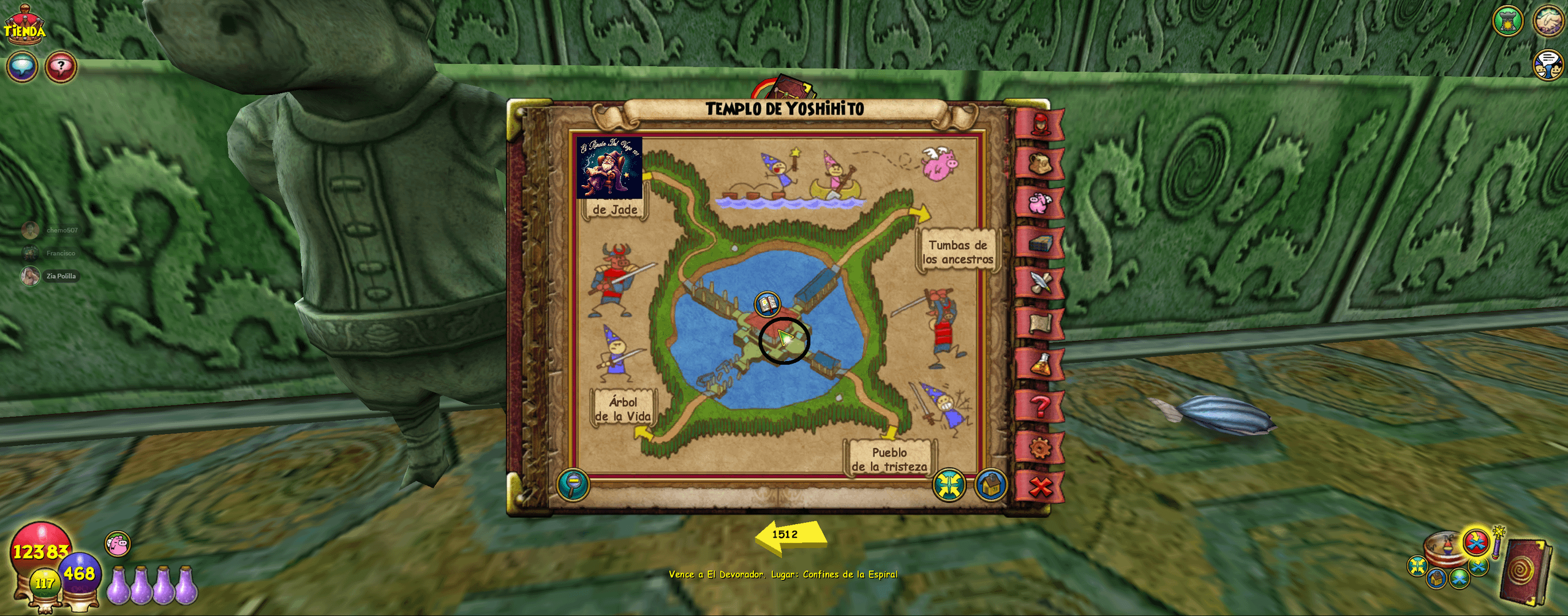Click the handshake icon

pyautogui.click(x=1548, y=21)
